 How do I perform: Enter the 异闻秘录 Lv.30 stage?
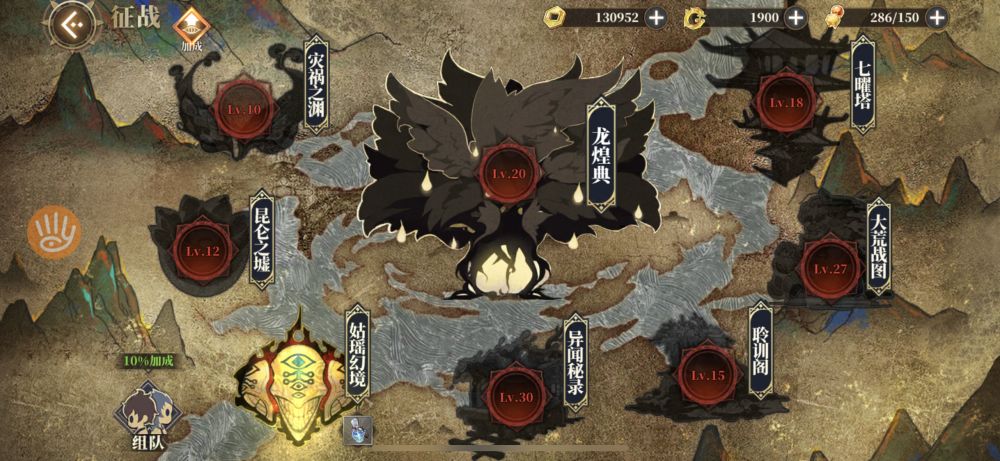(516, 395)
